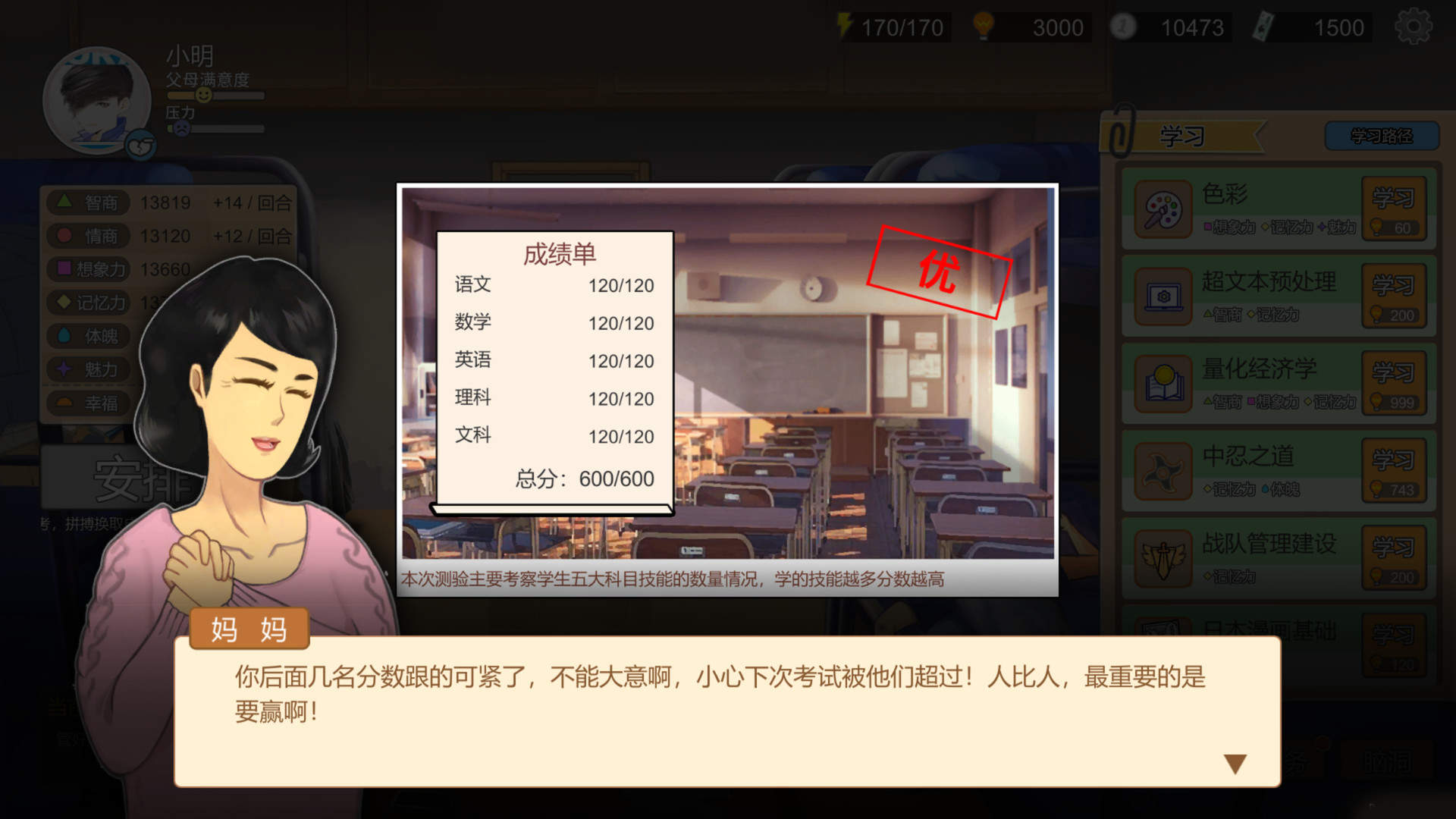The height and width of the screenshot is (819, 1456).
Task: Click the 幸福 stat icon
Action: pyautogui.click(x=64, y=403)
